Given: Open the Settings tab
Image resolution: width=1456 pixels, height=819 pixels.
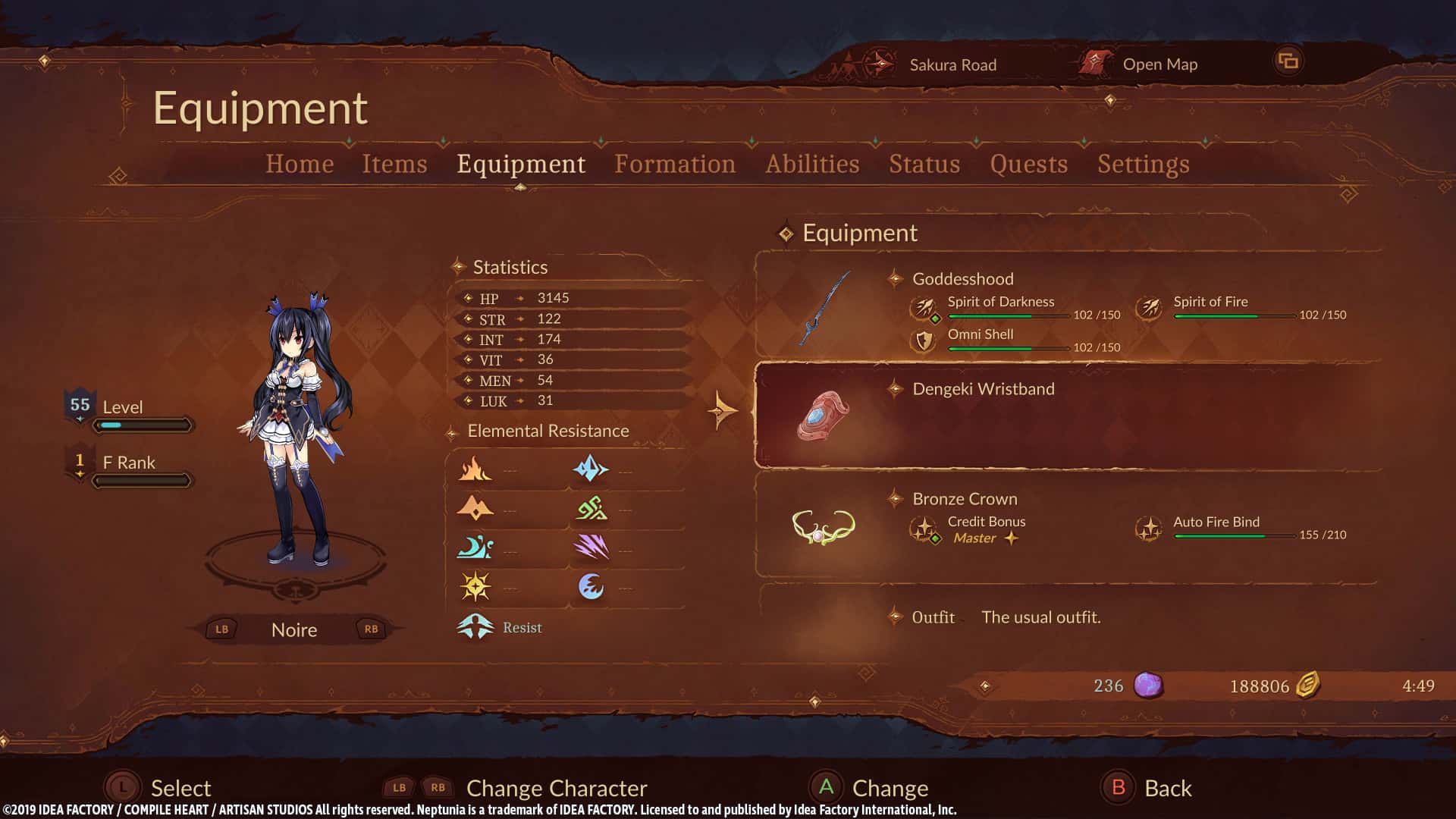Looking at the screenshot, I should 1143,164.
